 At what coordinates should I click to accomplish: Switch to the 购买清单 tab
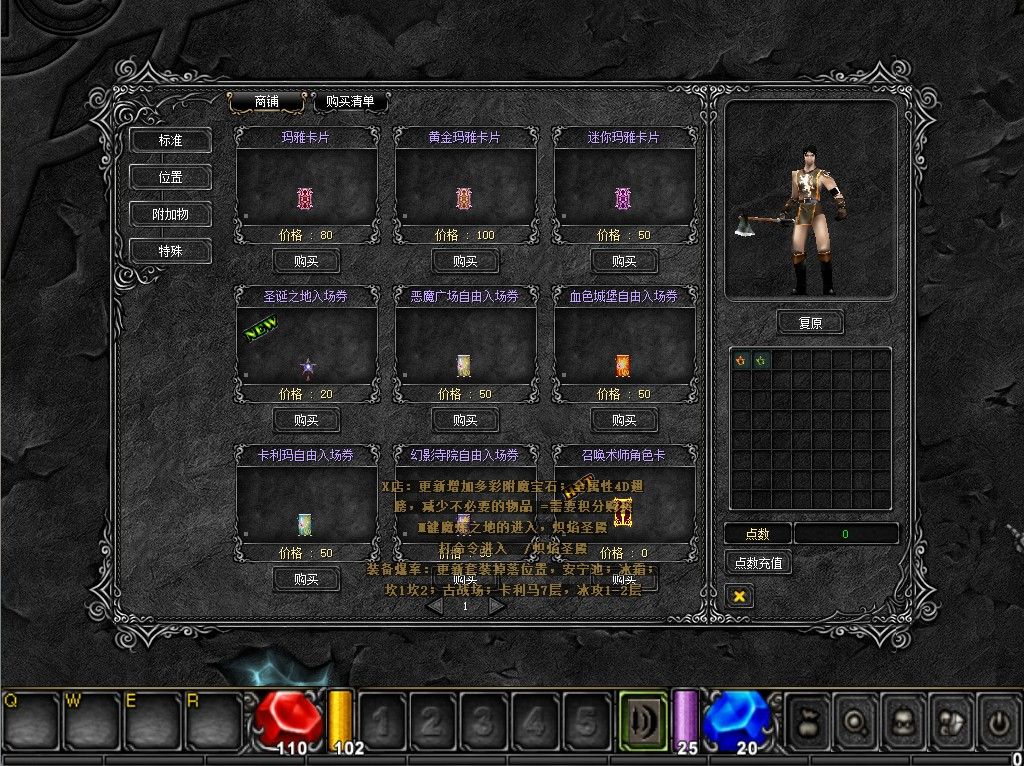(350, 101)
